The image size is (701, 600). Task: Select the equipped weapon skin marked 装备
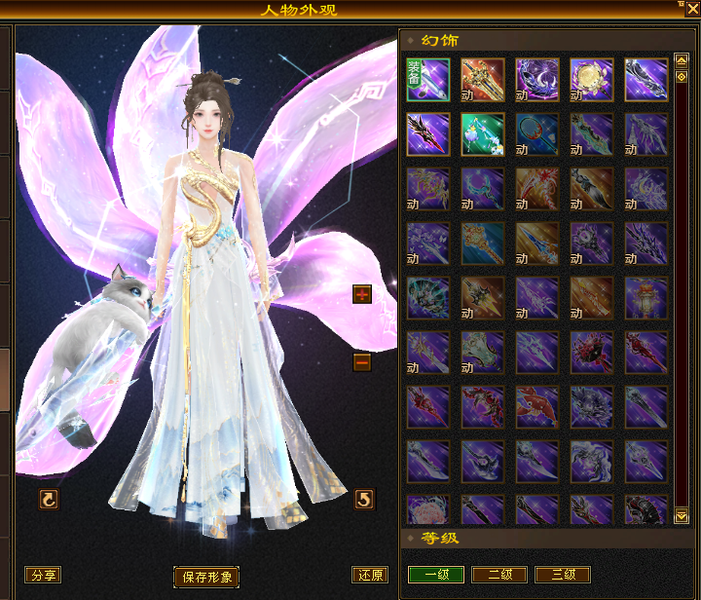tap(428, 80)
